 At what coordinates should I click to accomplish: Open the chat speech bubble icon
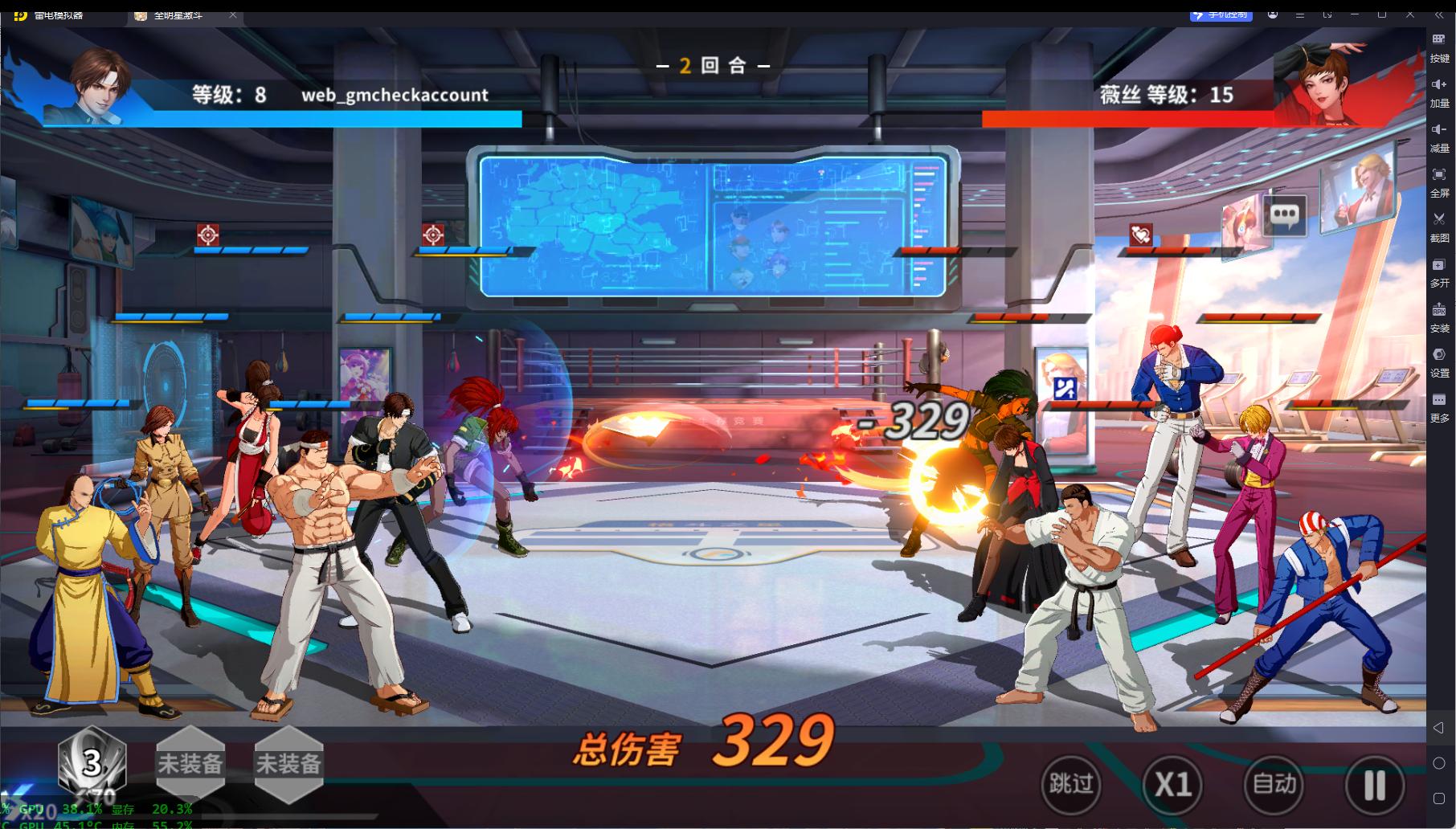[x=1284, y=214]
